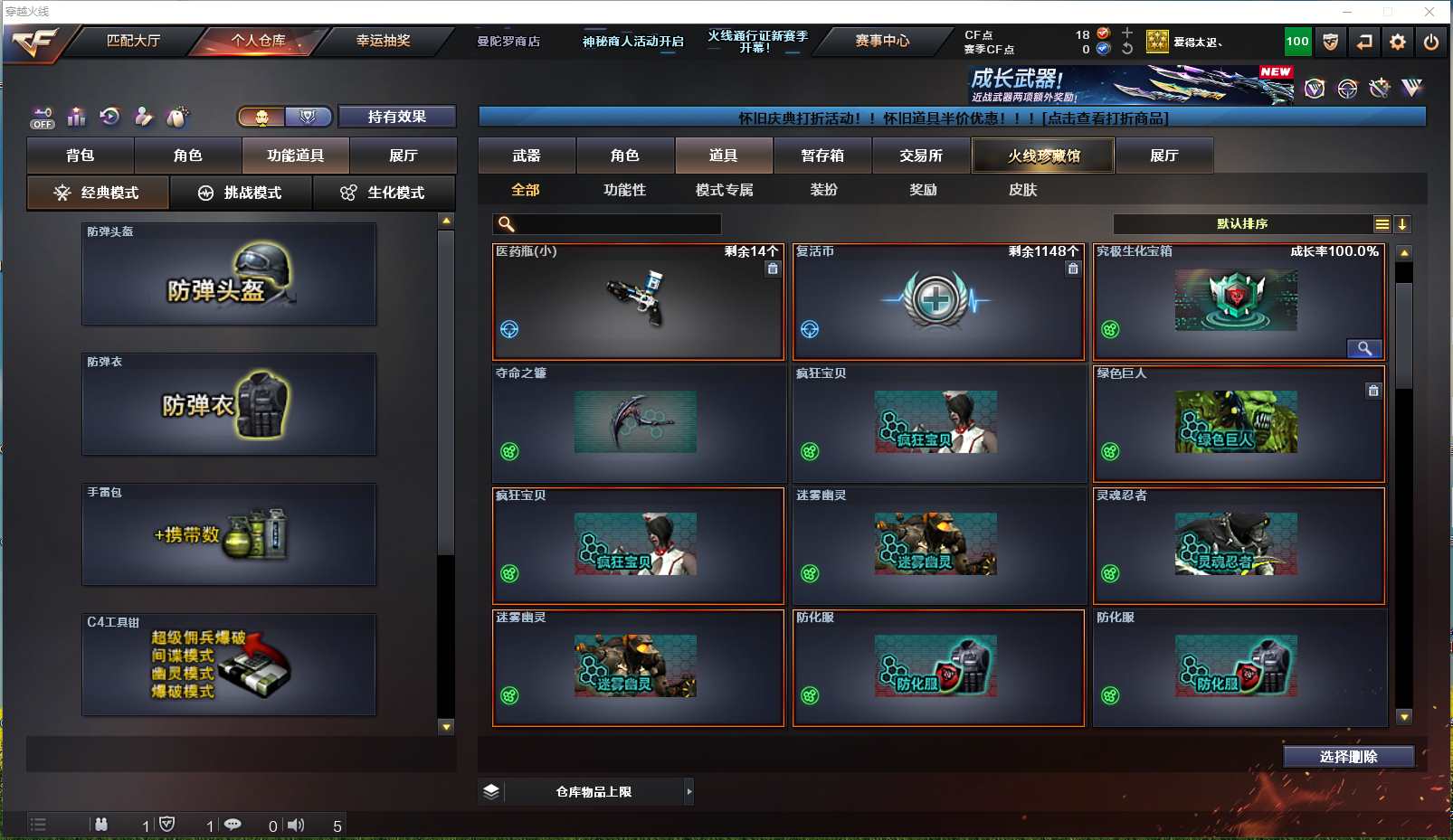1453x840 pixels.
Task: Select the 手雷包 grenade pack item
Action: coord(229,534)
